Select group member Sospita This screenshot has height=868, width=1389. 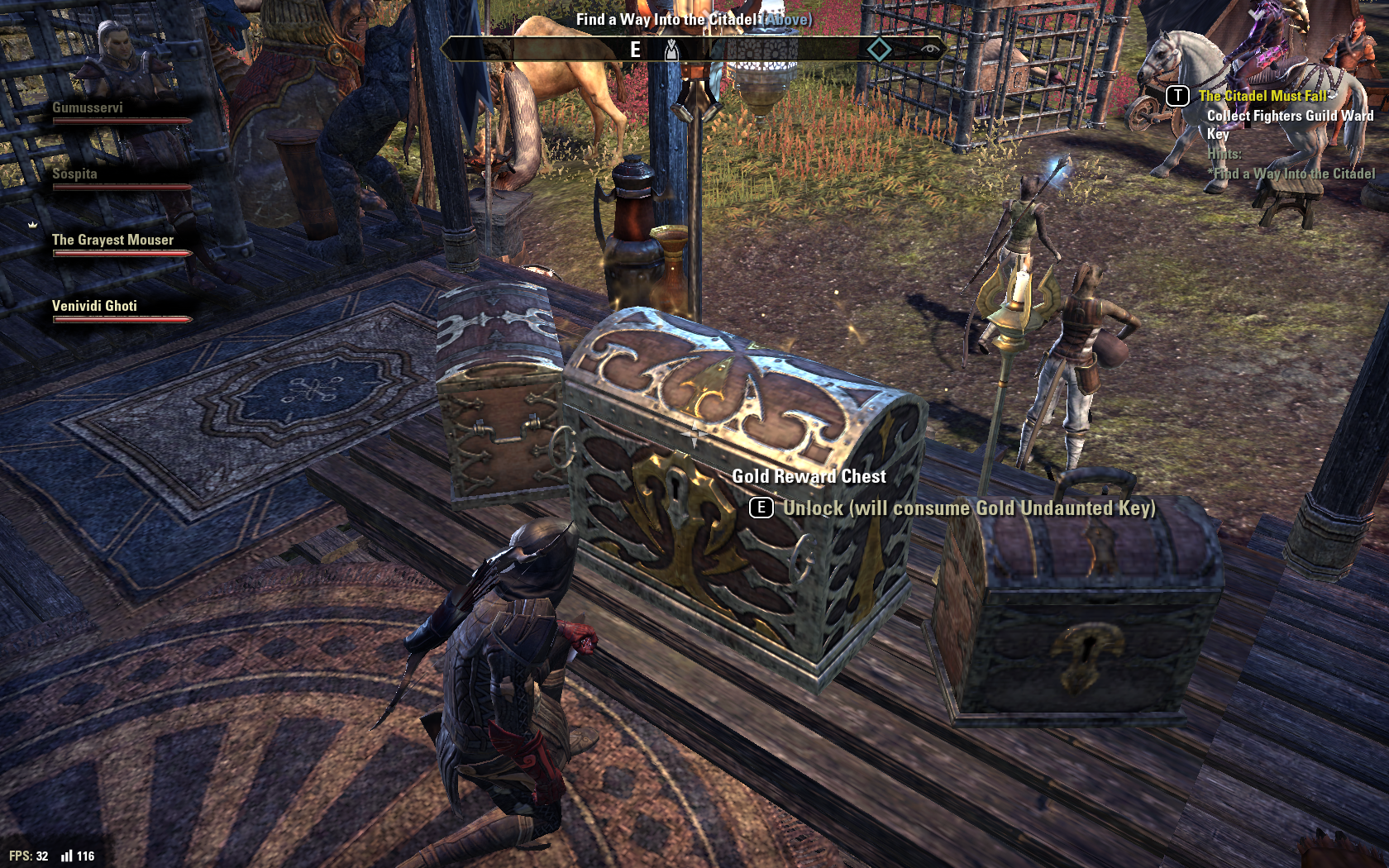(x=75, y=174)
